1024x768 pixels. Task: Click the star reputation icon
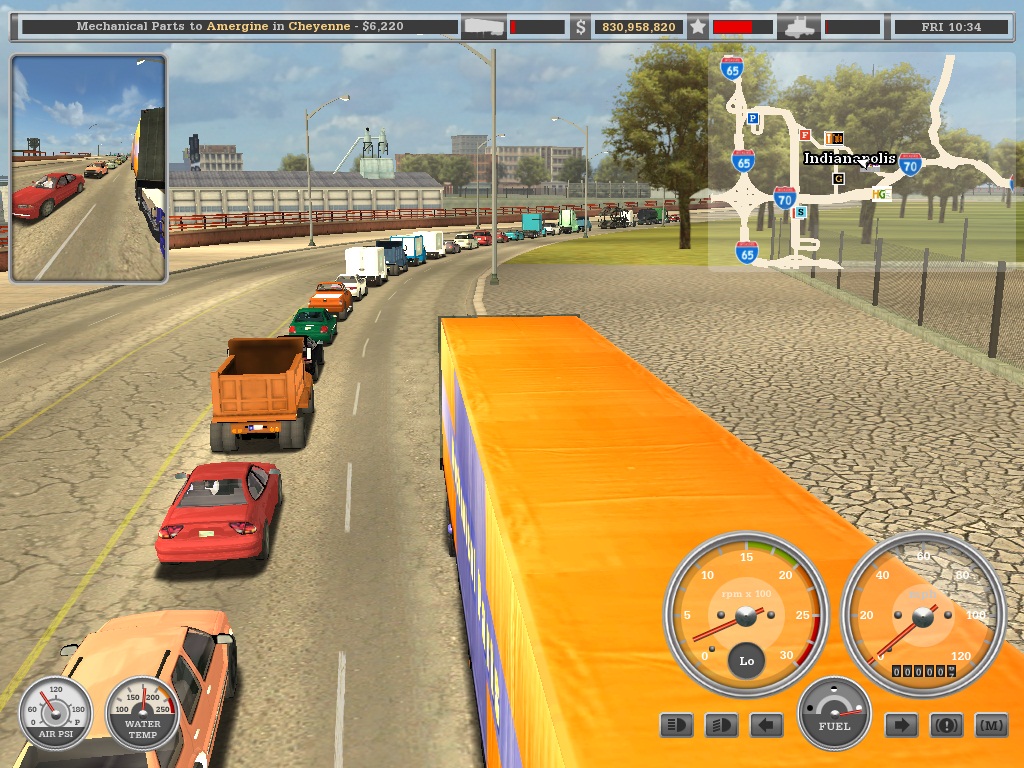point(698,27)
